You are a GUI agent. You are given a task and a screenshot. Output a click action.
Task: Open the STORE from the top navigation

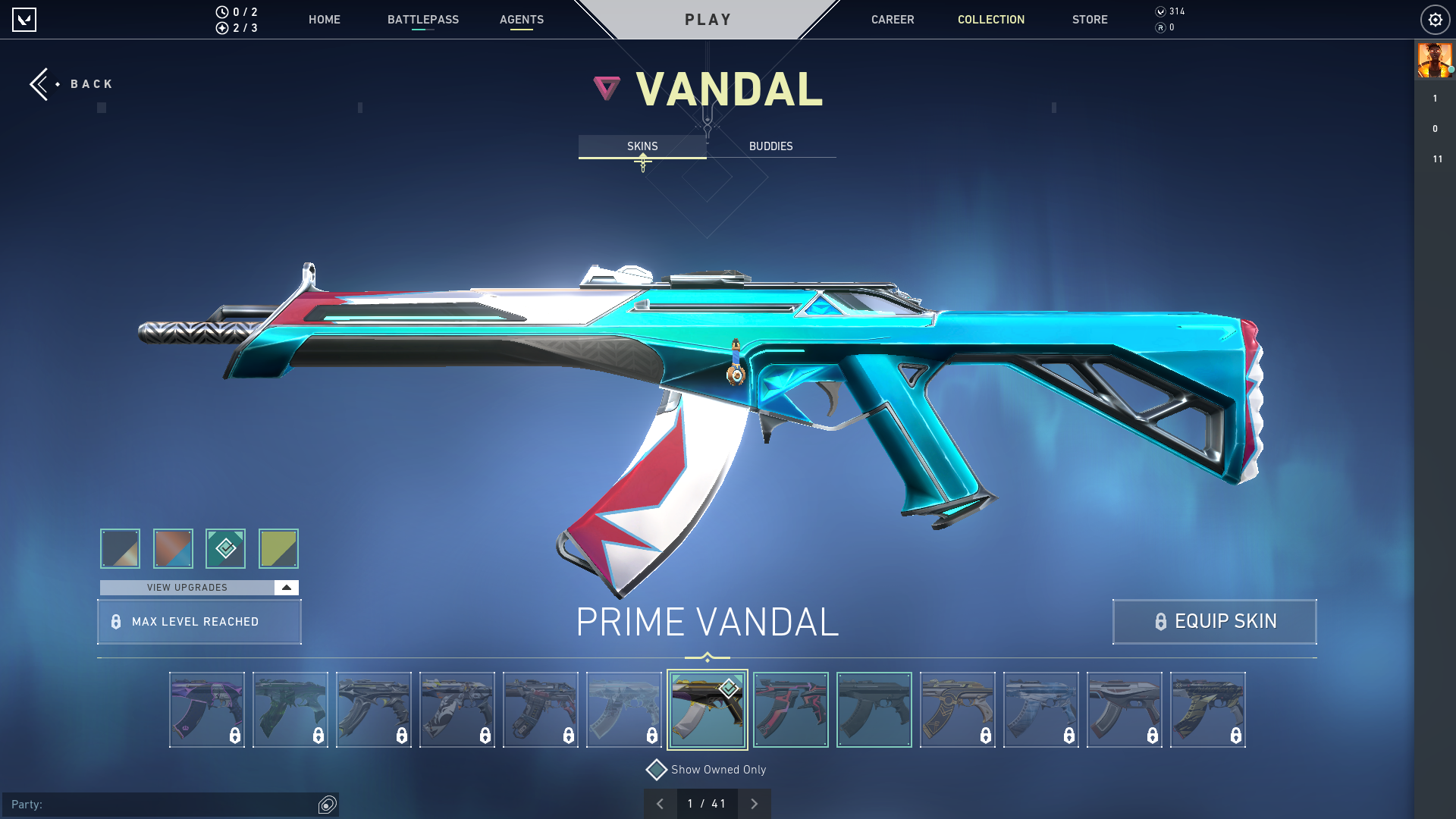[1090, 20]
